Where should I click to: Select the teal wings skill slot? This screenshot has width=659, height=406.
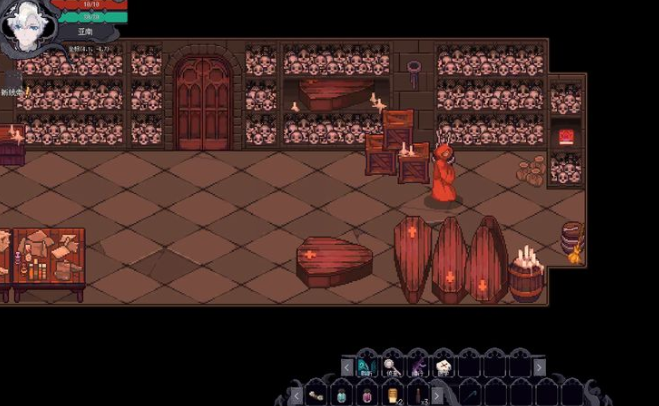[x=364, y=367]
